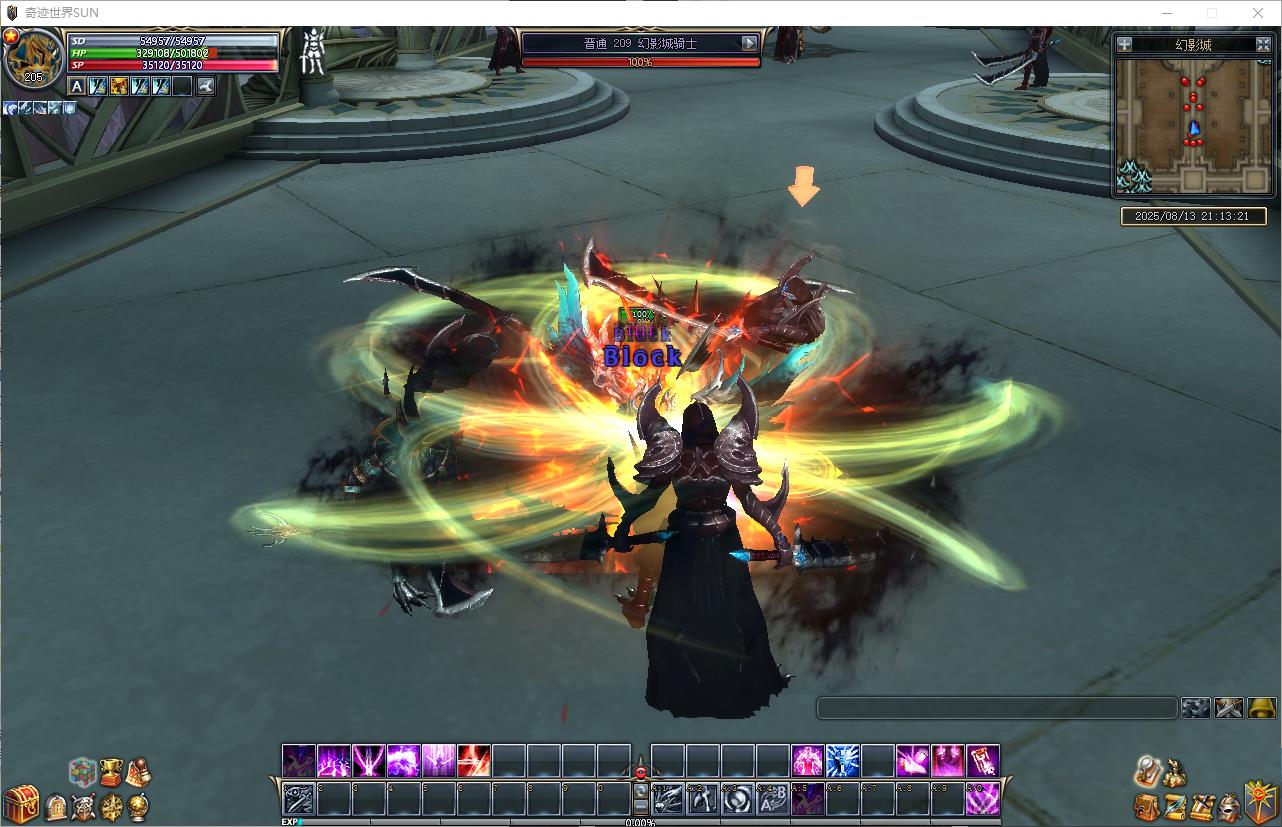Open the sun-crest shield main menu

[1259, 801]
